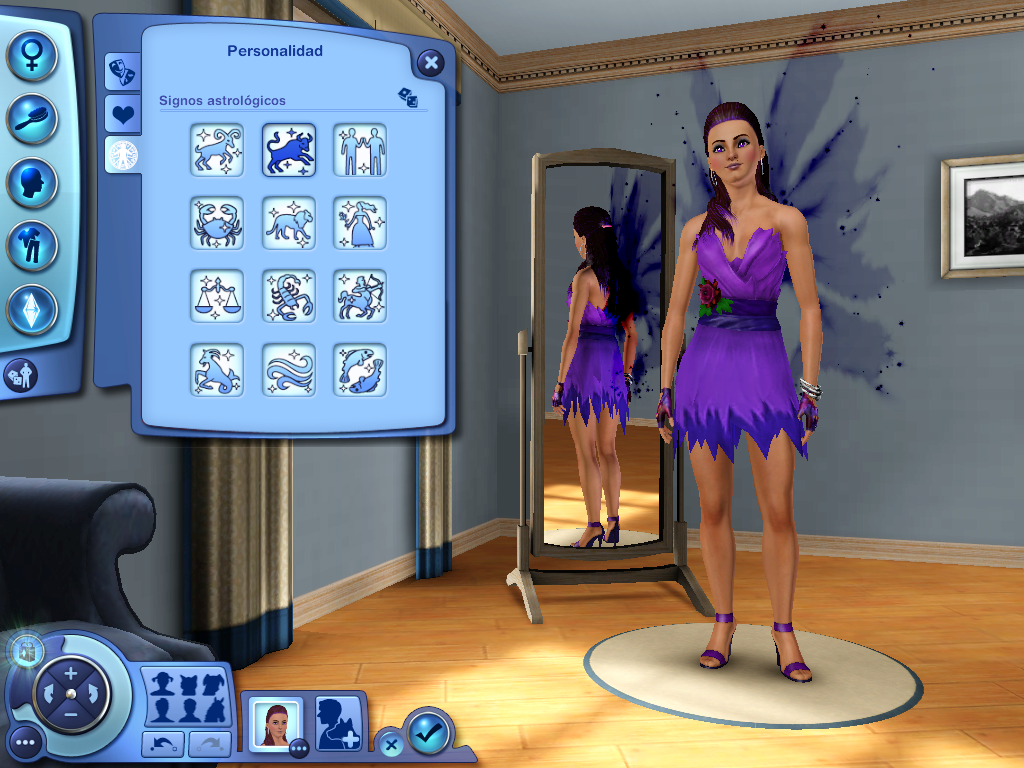This screenshot has width=1024, height=768.
Task: Pick the Cancer crab zodiac sign
Action: tap(217, 223)
